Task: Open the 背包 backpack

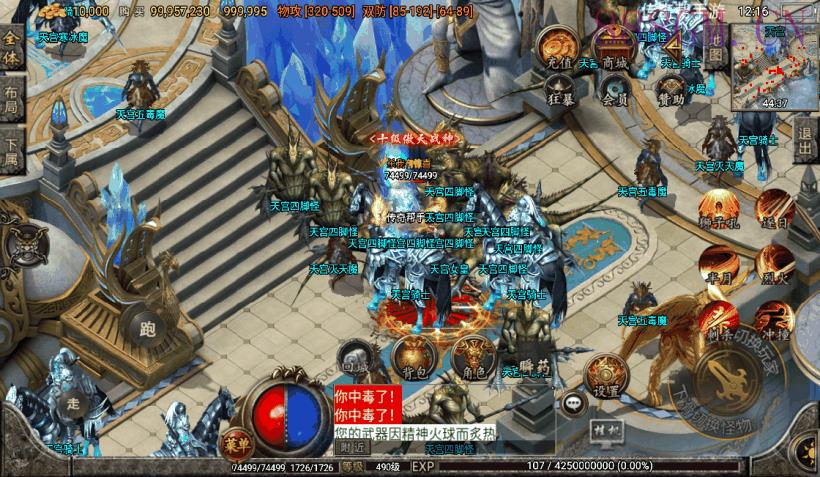Action: [414, 358]
